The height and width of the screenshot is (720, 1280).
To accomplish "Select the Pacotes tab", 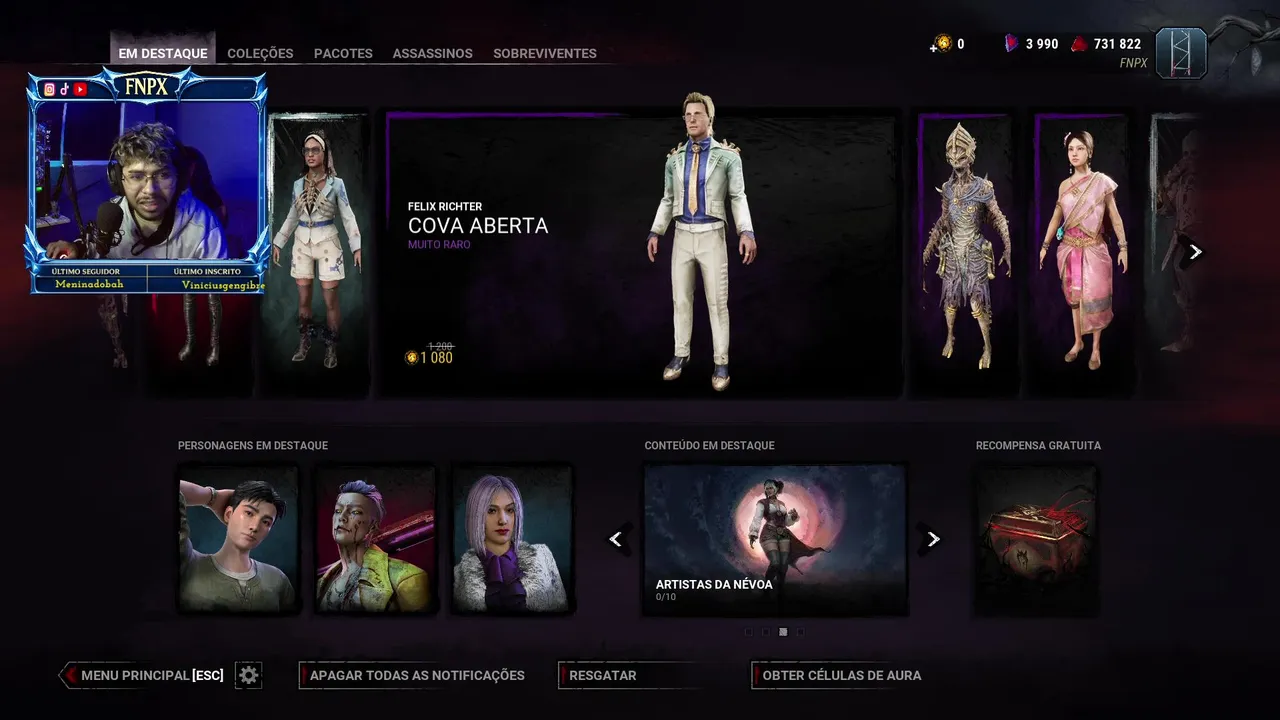I will (x=343, y=53).
